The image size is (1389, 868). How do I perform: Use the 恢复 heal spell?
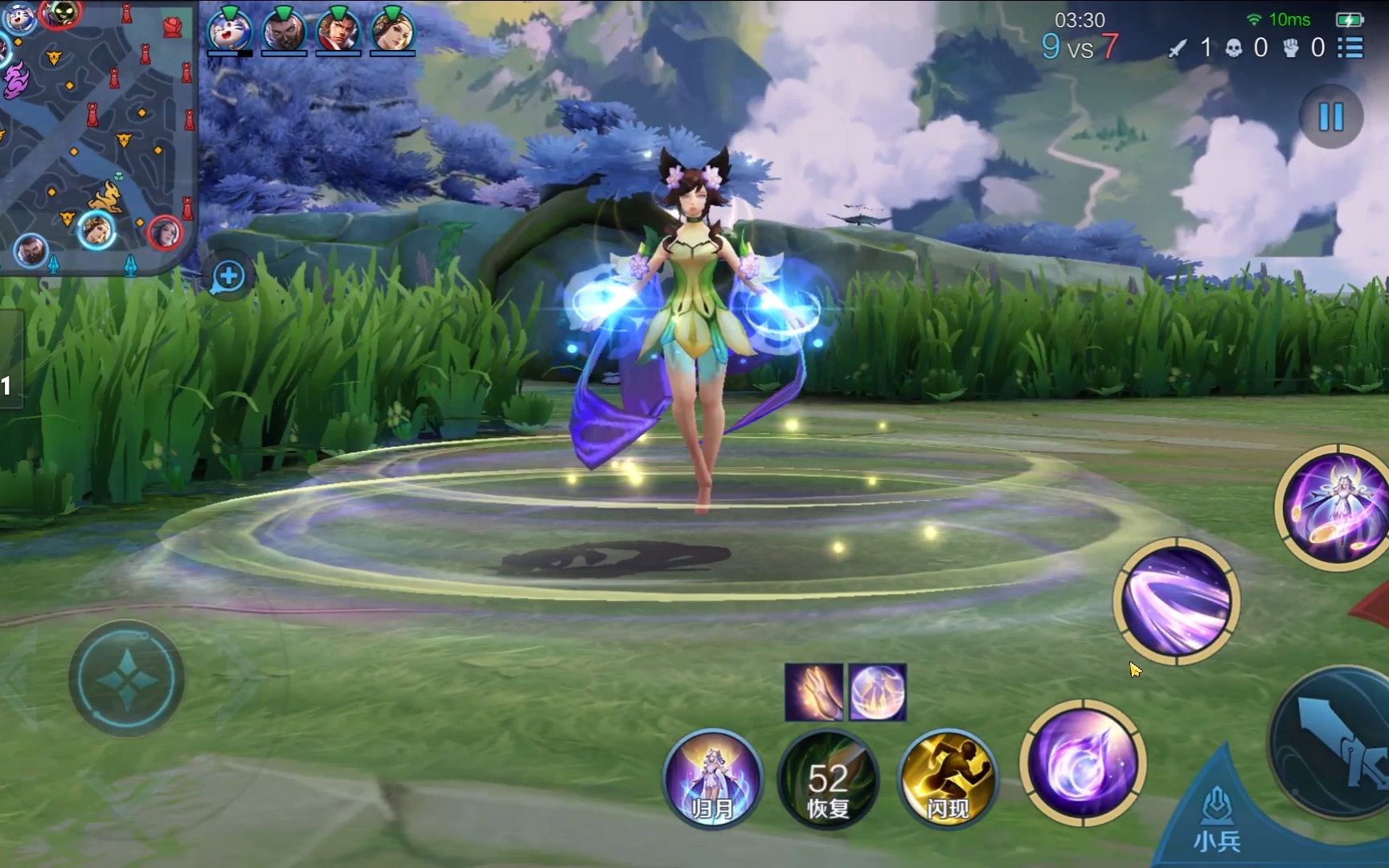coord(828,778)
